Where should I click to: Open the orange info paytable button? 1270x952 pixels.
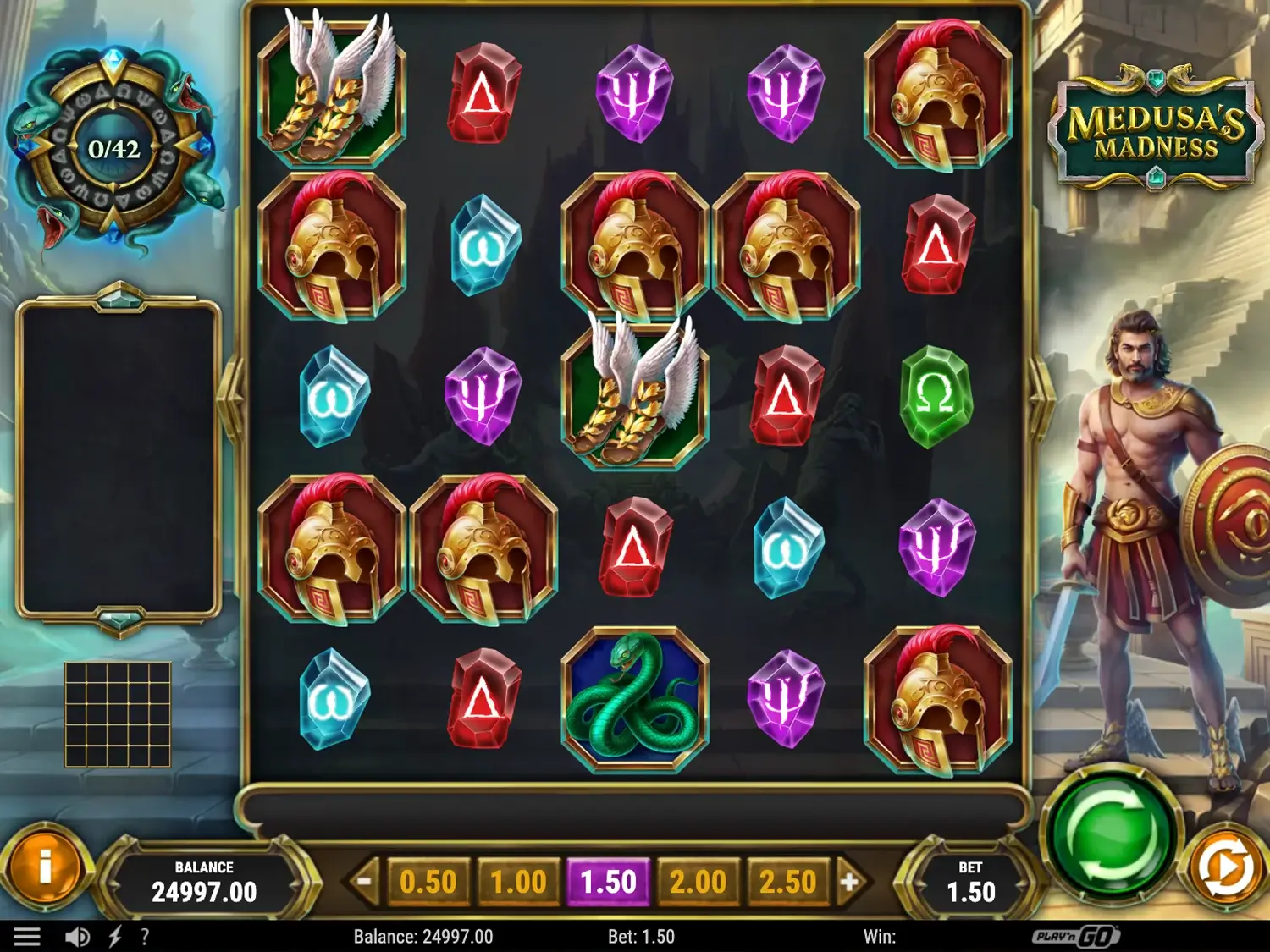click(x=45, y=866)
